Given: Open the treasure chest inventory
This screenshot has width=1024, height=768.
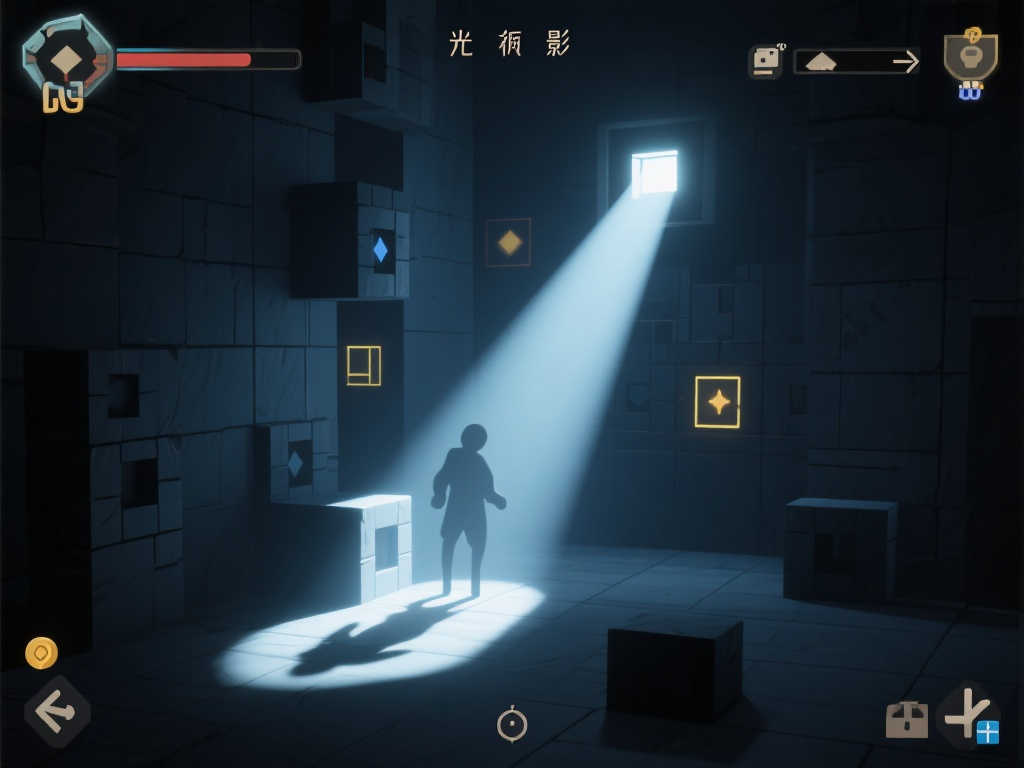Looking at the screenshot, I should [x=906, y=719].
